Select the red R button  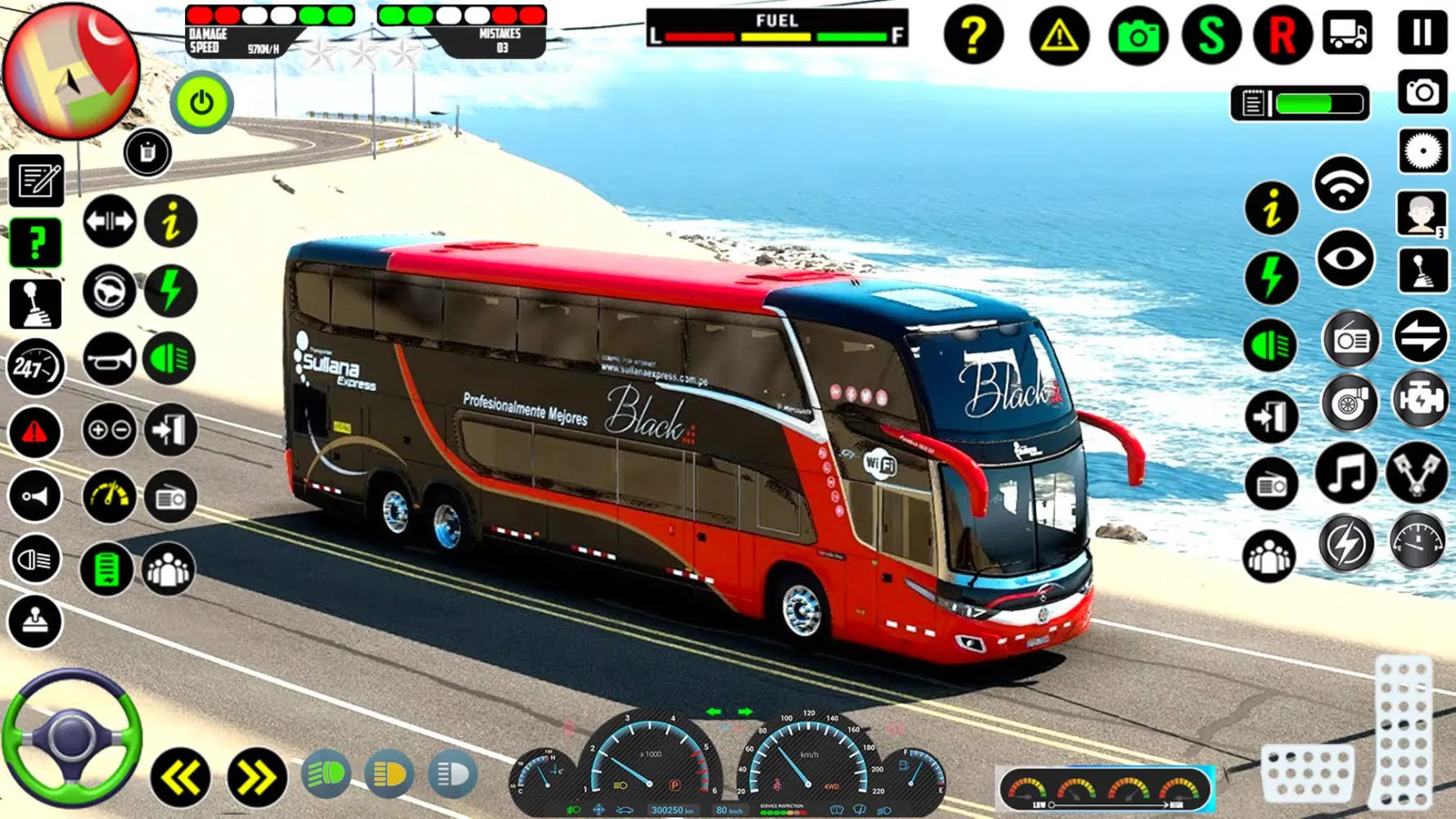click(1282, 35)
